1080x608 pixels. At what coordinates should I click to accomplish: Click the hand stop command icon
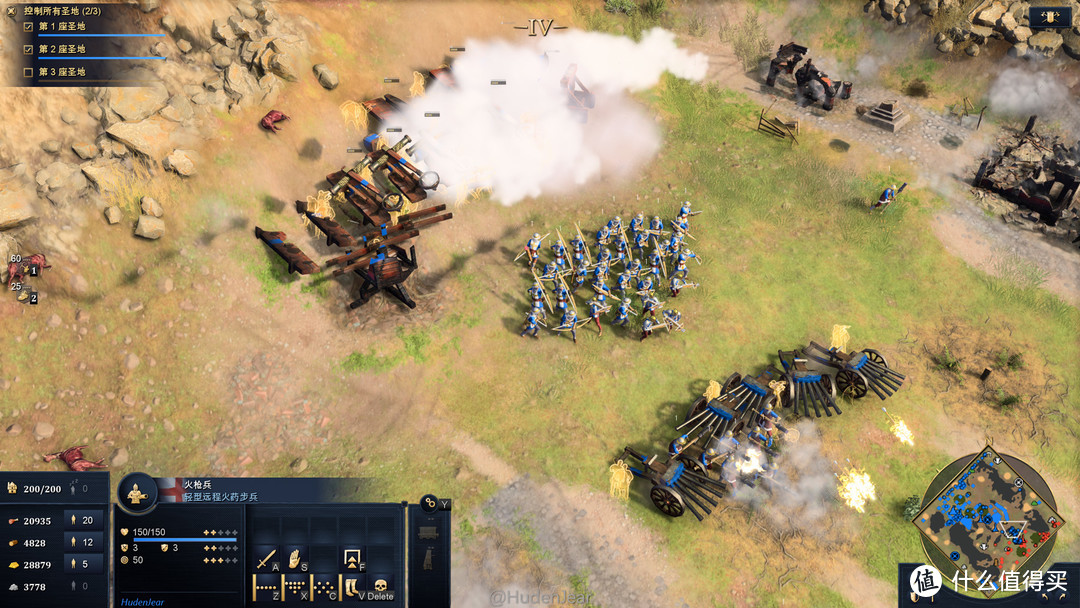point(295,560)
